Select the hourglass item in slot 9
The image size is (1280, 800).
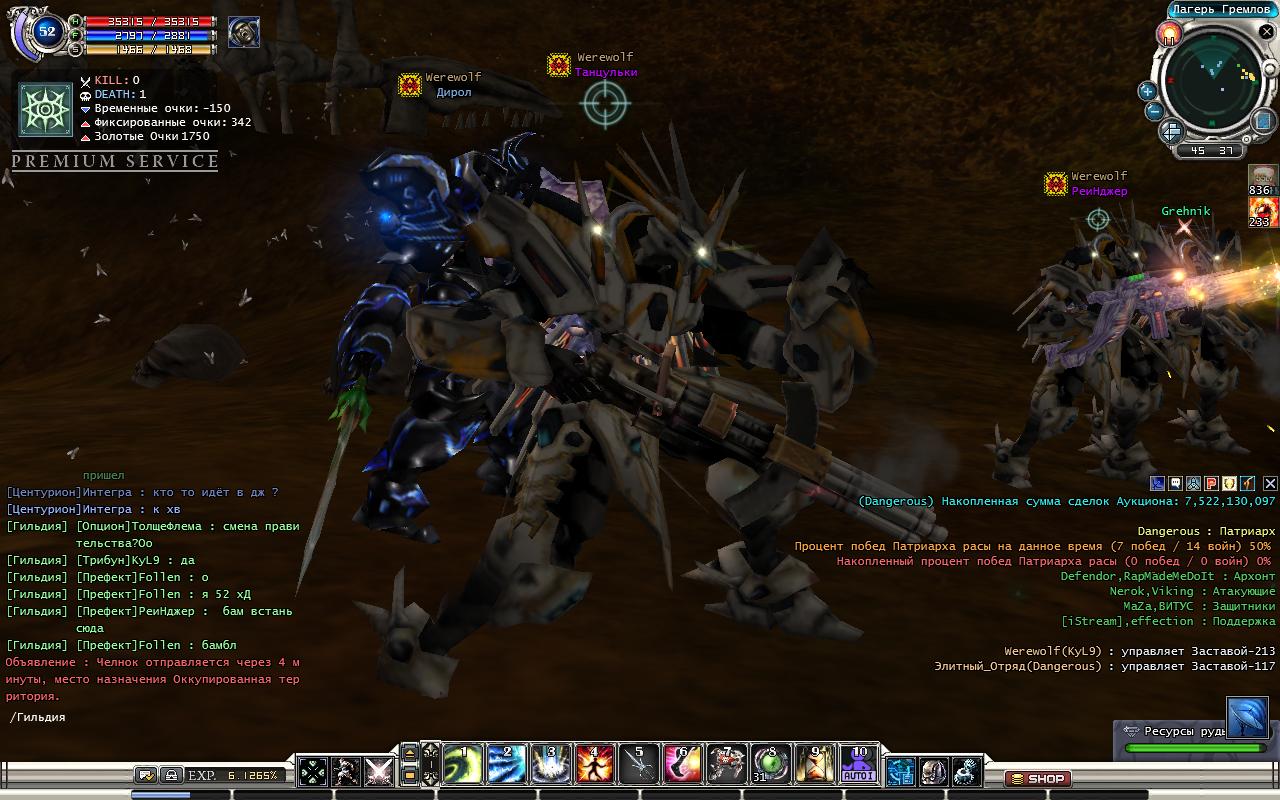click(x=814, y=765)
